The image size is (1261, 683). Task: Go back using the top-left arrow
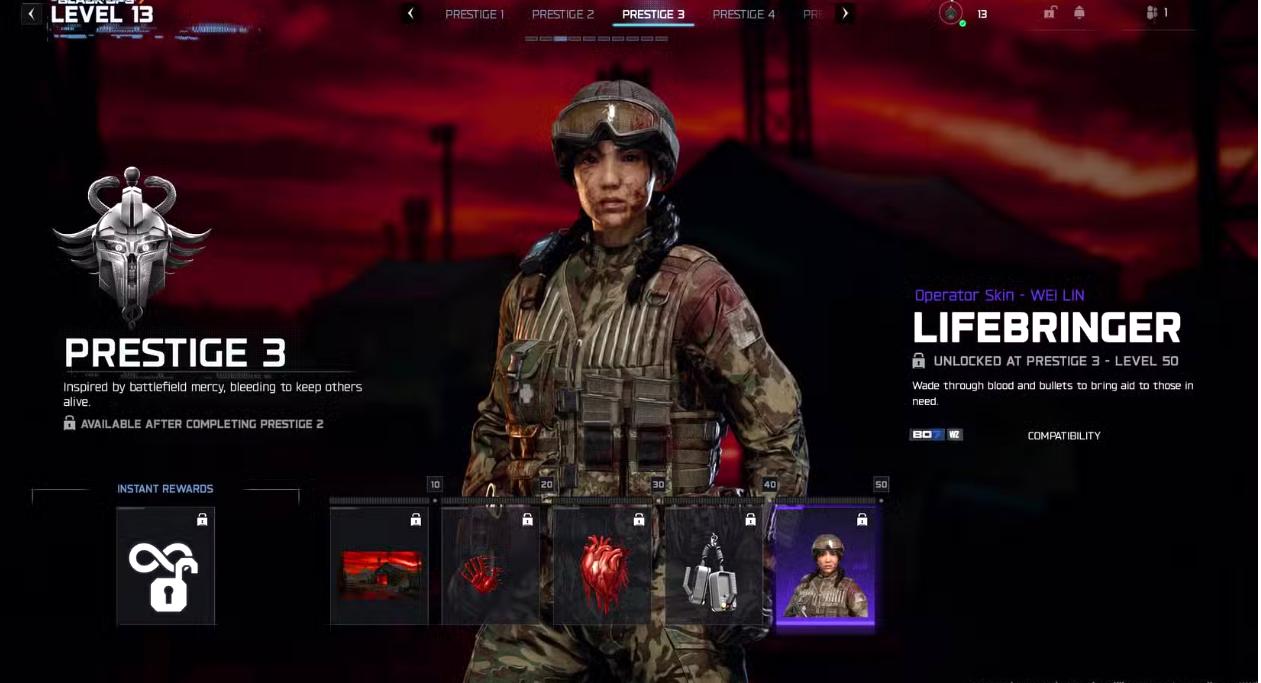(32, 14)
